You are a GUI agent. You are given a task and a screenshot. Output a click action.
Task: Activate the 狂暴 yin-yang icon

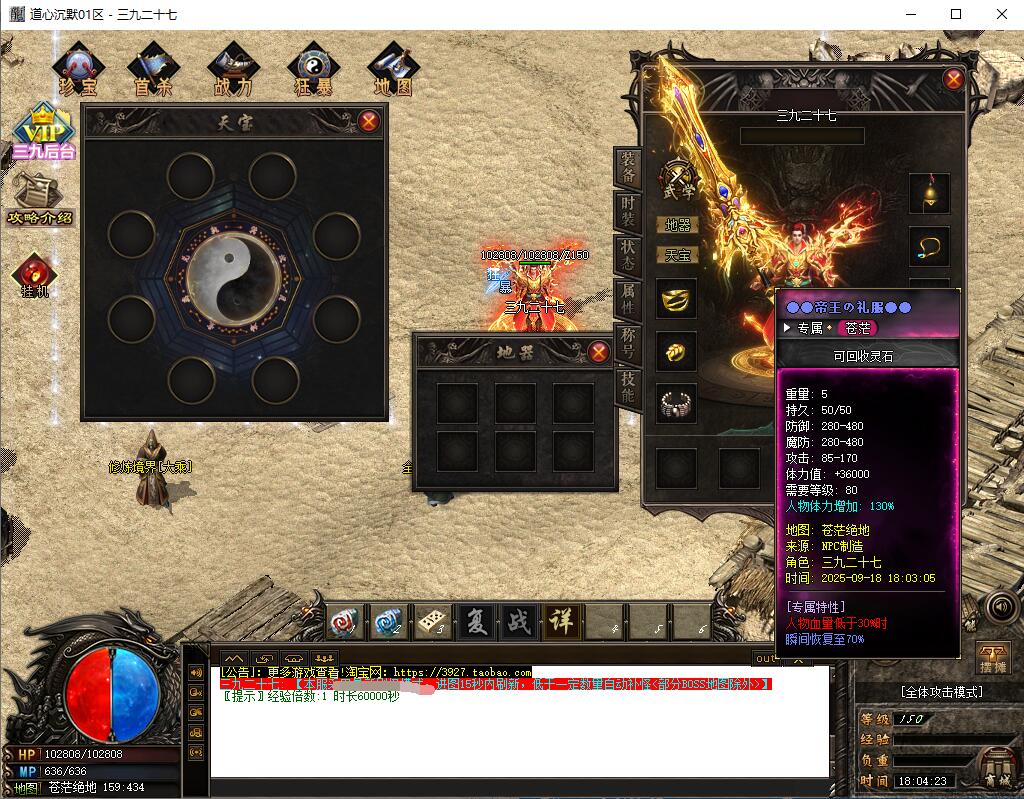coord(312,70)
